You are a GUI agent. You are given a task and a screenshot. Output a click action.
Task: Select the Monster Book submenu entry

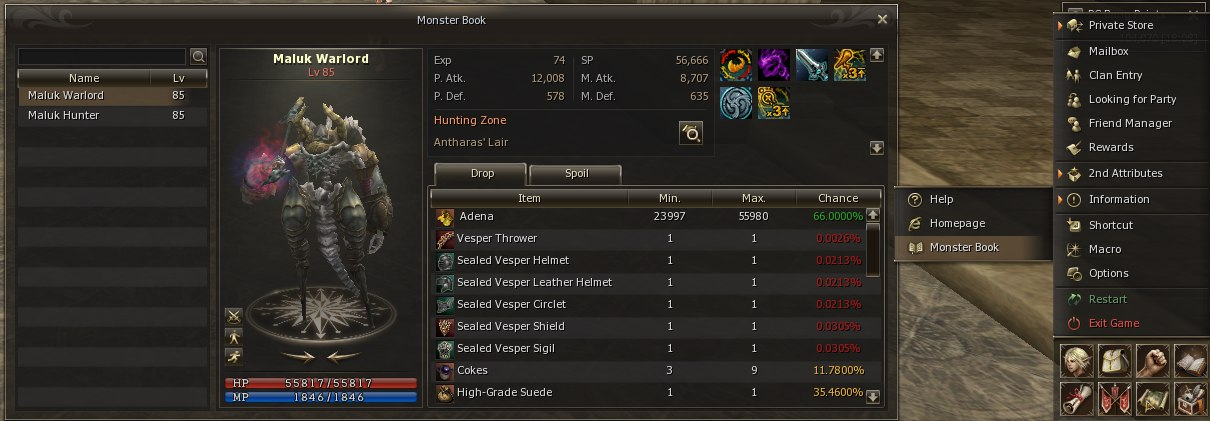pyautogui.click(x=964, y=247)
